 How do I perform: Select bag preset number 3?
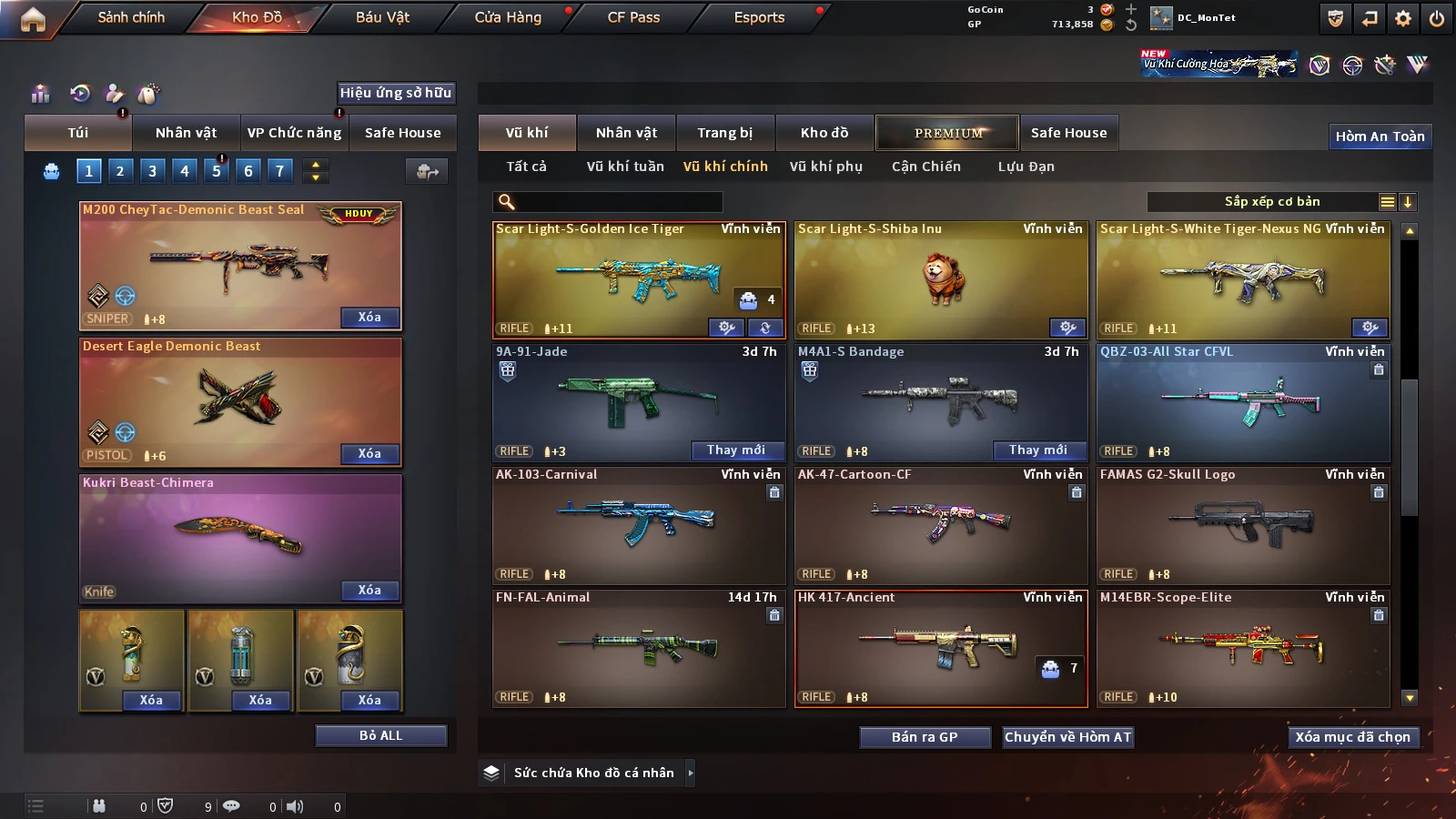click(x=152, y=170)
